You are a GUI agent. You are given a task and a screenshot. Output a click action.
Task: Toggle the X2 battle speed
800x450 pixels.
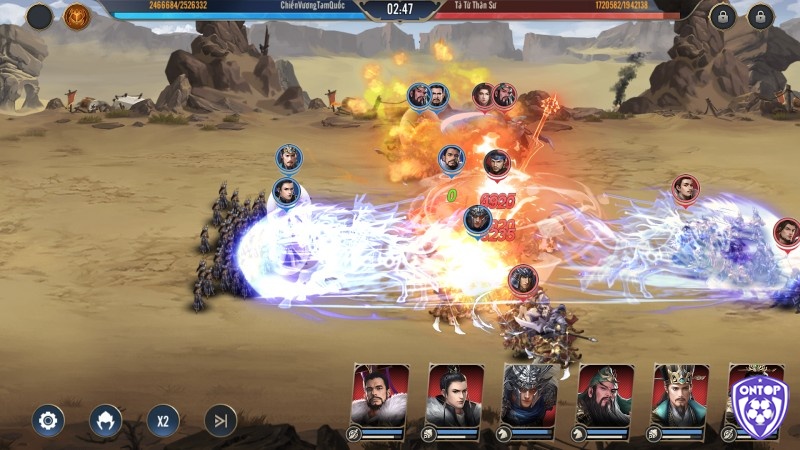(162, 420)
